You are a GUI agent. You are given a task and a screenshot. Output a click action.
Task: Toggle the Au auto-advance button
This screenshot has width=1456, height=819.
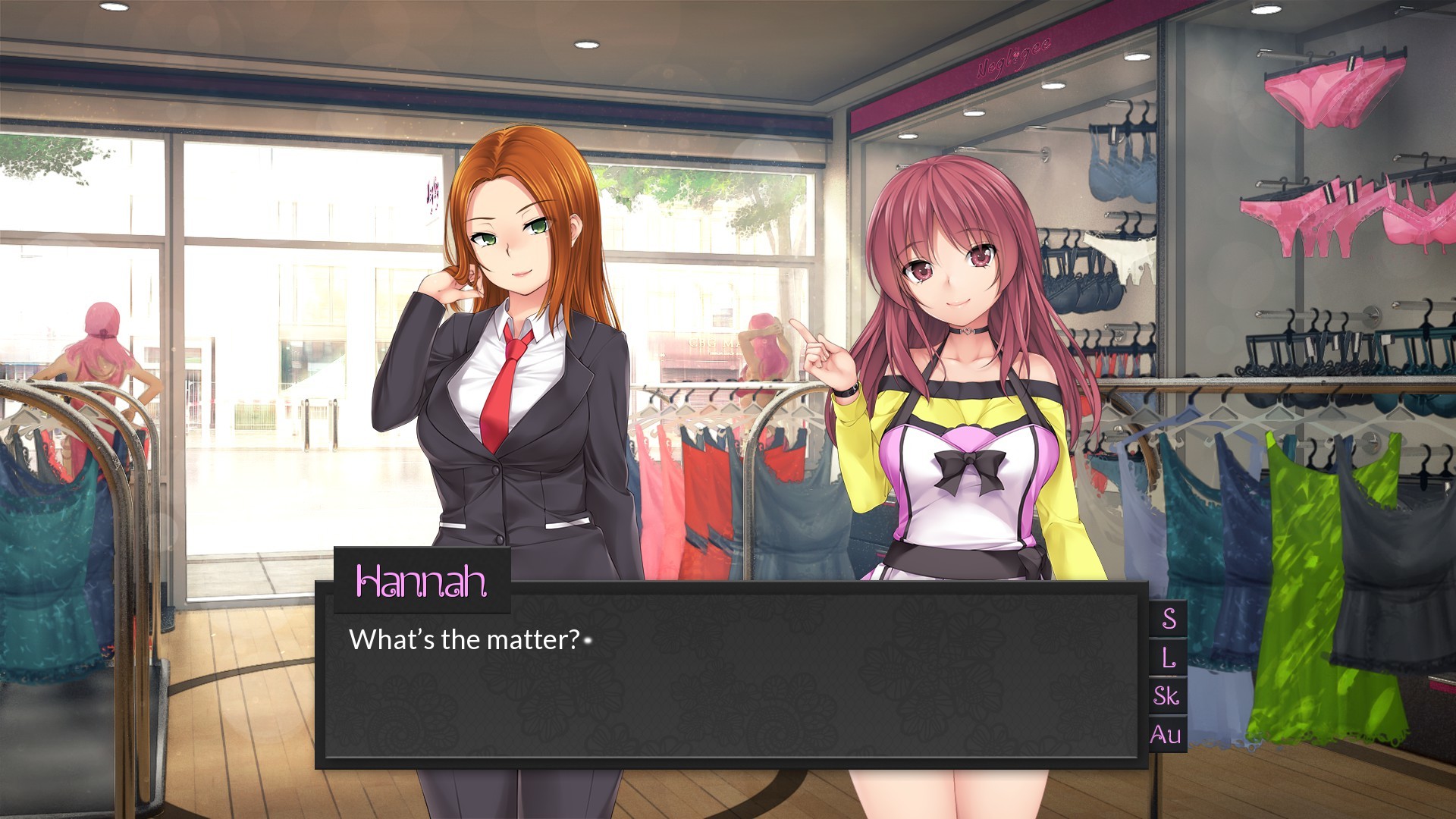[1166, 735]
